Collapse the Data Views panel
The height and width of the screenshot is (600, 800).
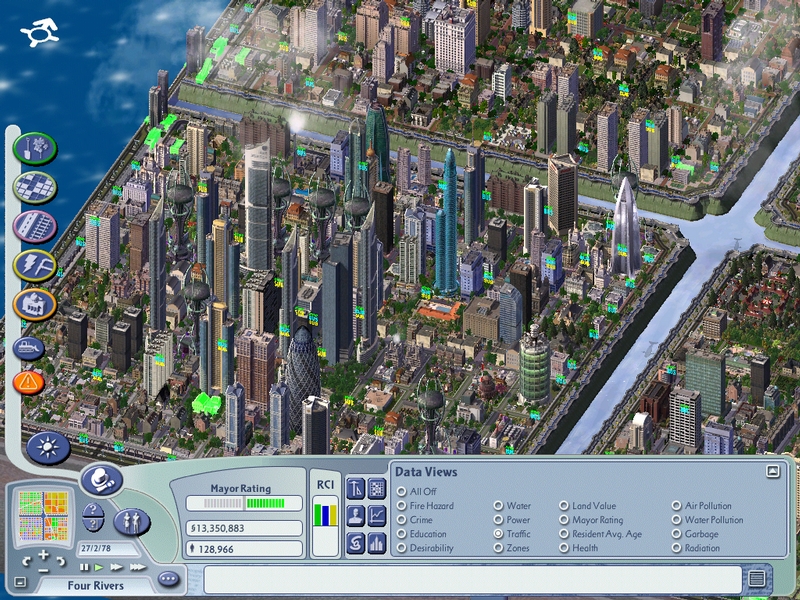772,471
